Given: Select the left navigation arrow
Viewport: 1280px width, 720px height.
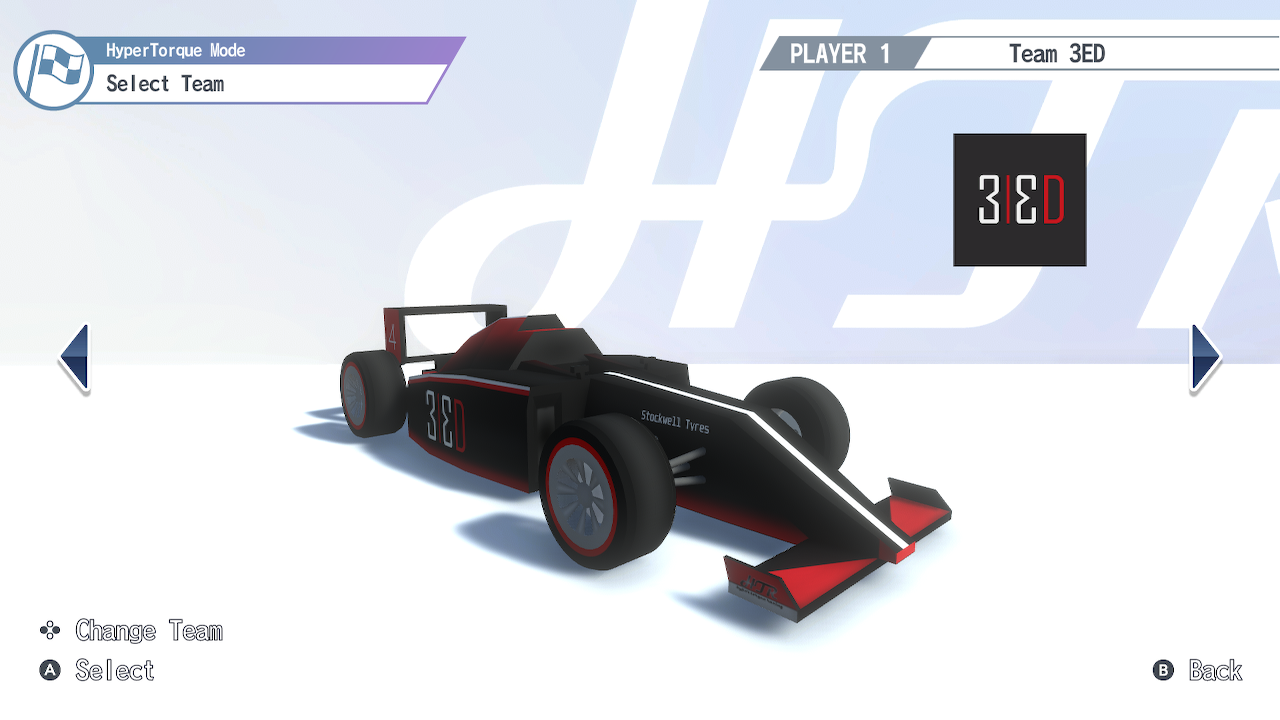Looking at the screenshot, I should click(x=75, y=358).
